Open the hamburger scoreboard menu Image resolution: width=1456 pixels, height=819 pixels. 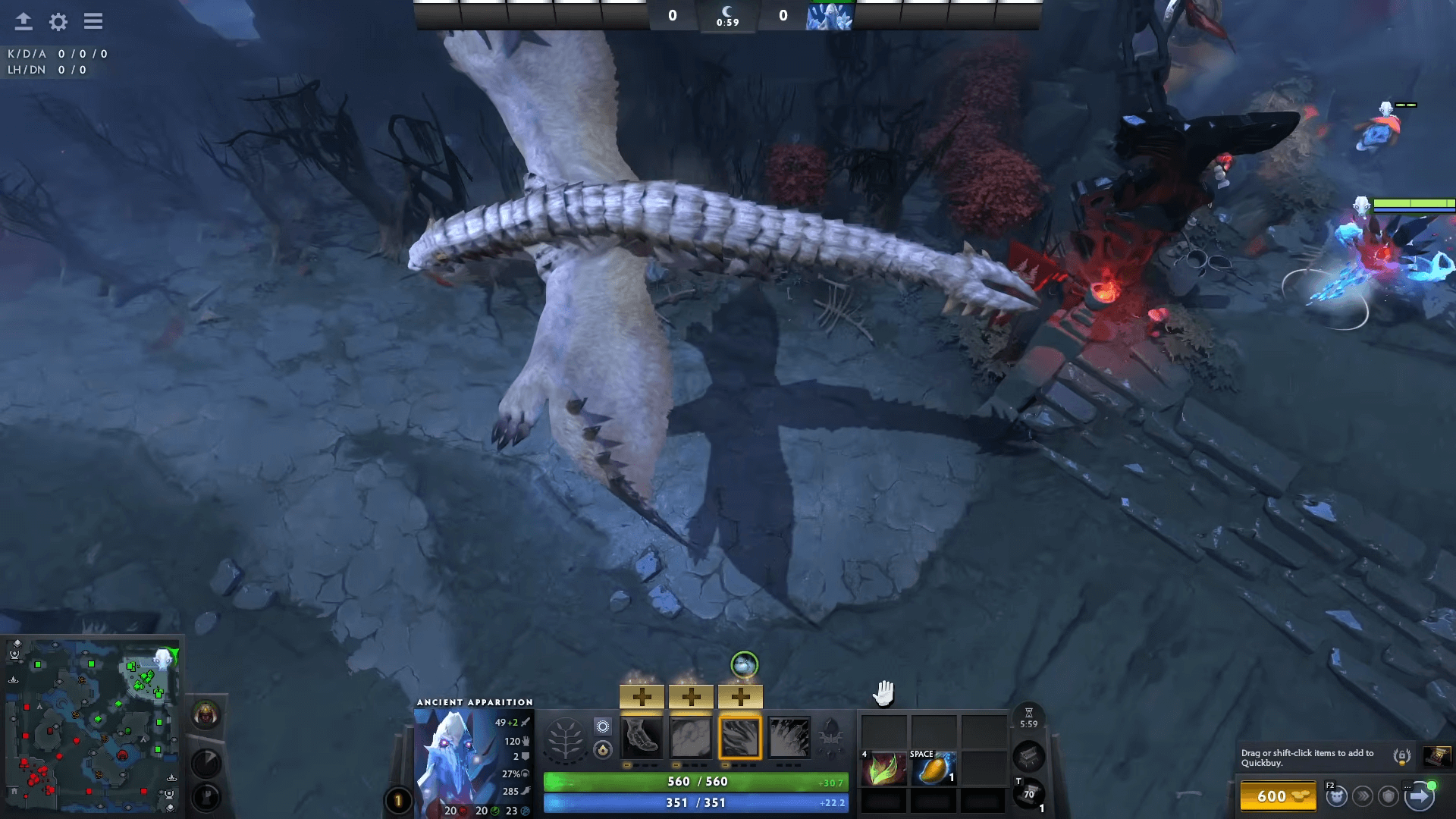coord(93,21)
